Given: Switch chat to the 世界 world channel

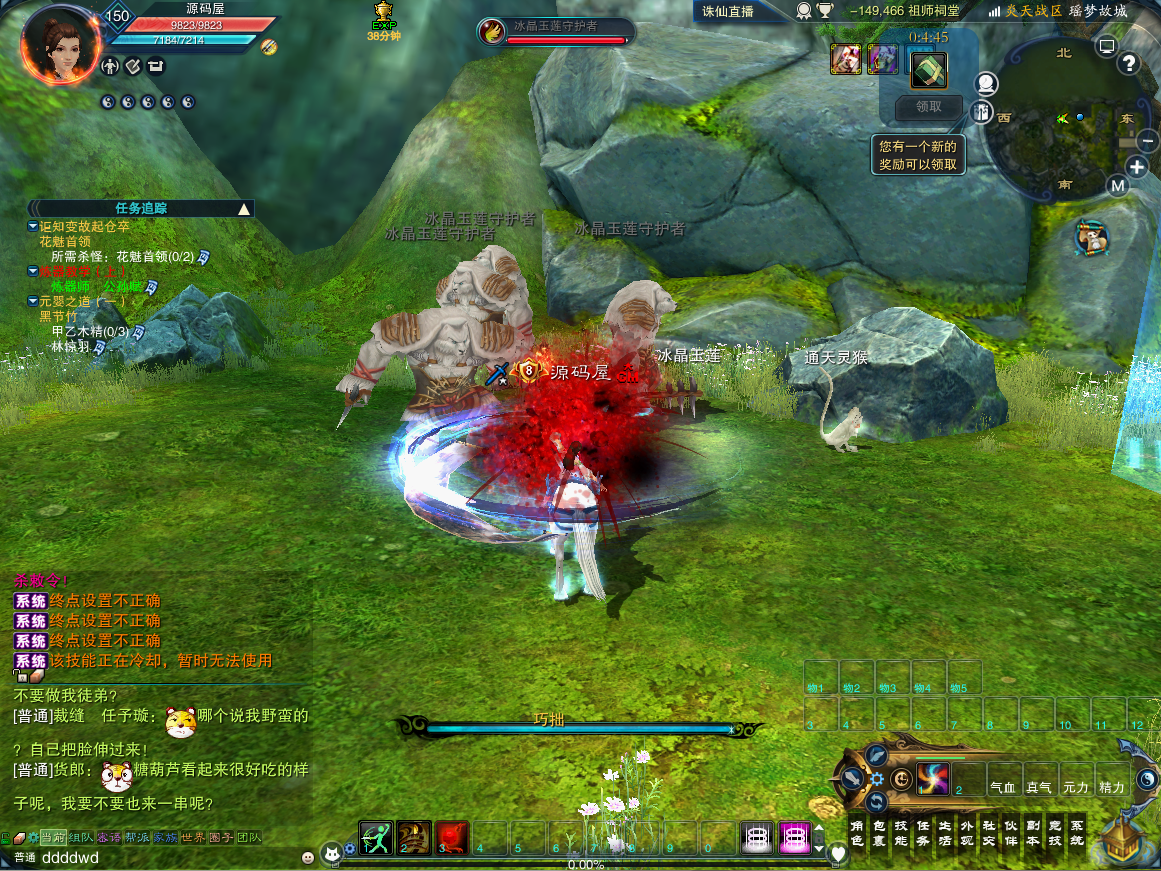Looking at the screenshot, I should tap(193, 838).
